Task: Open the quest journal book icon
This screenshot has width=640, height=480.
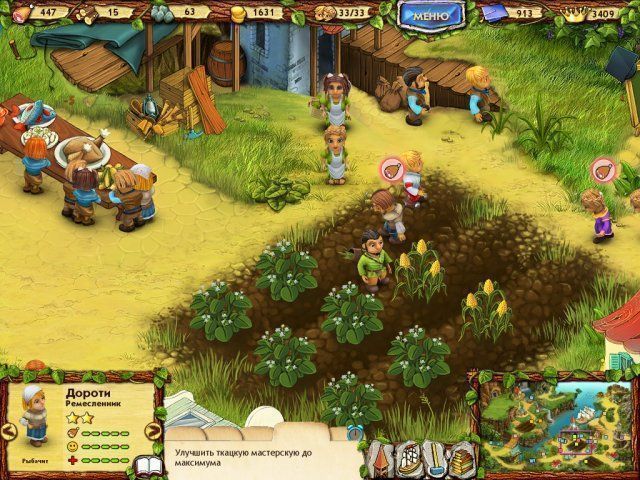Action: point(148,467)
